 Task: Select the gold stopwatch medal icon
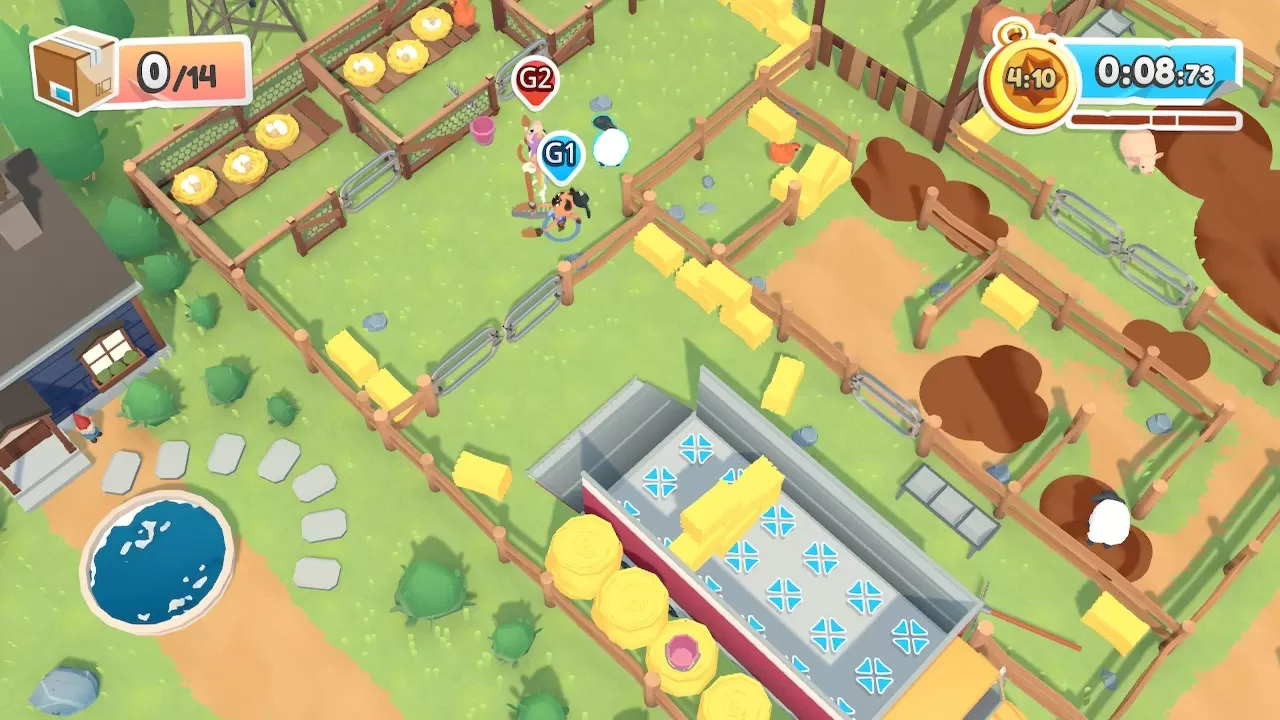[1029, 79]
